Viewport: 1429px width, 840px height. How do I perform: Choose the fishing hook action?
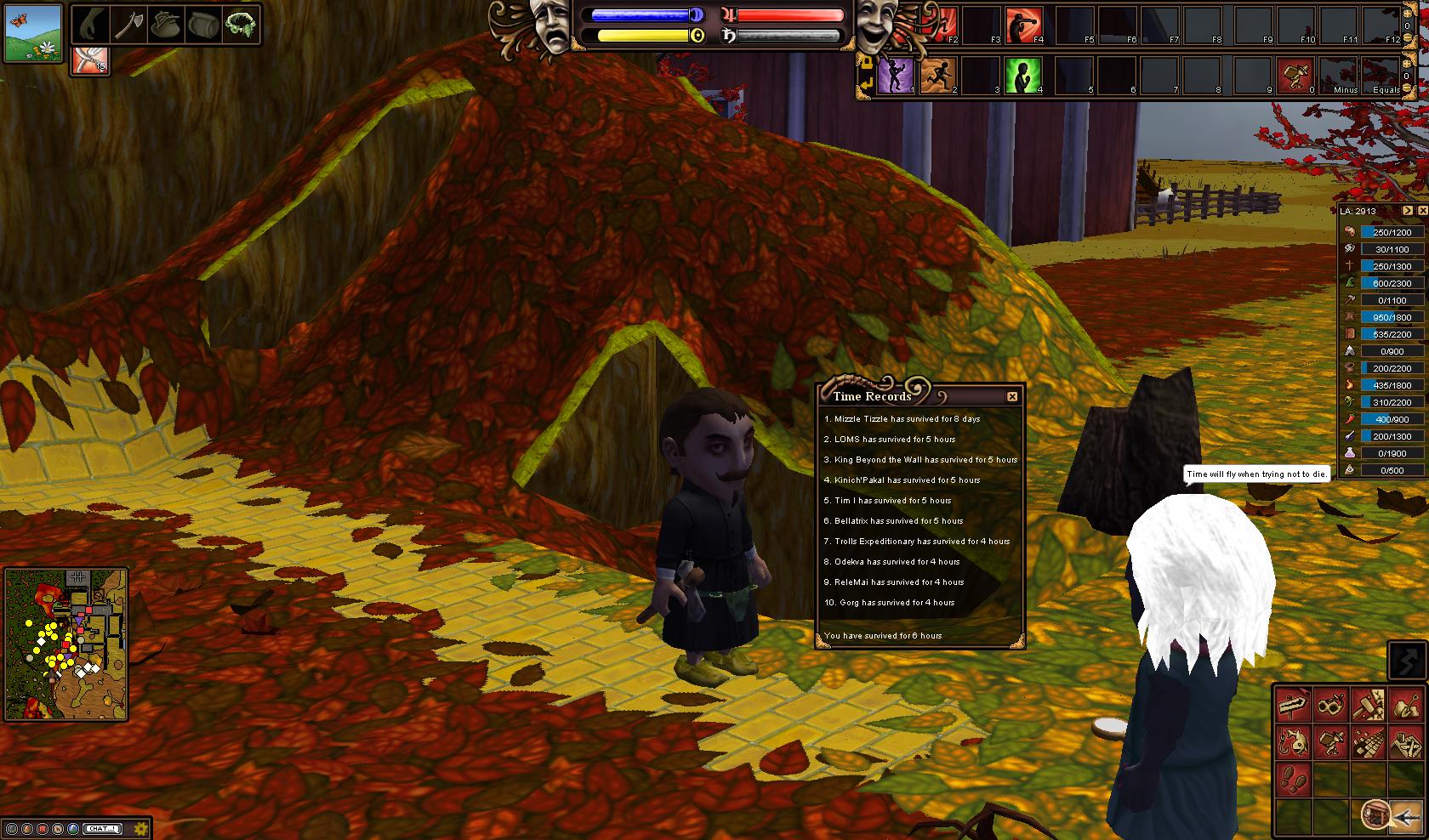(1293, 742)
